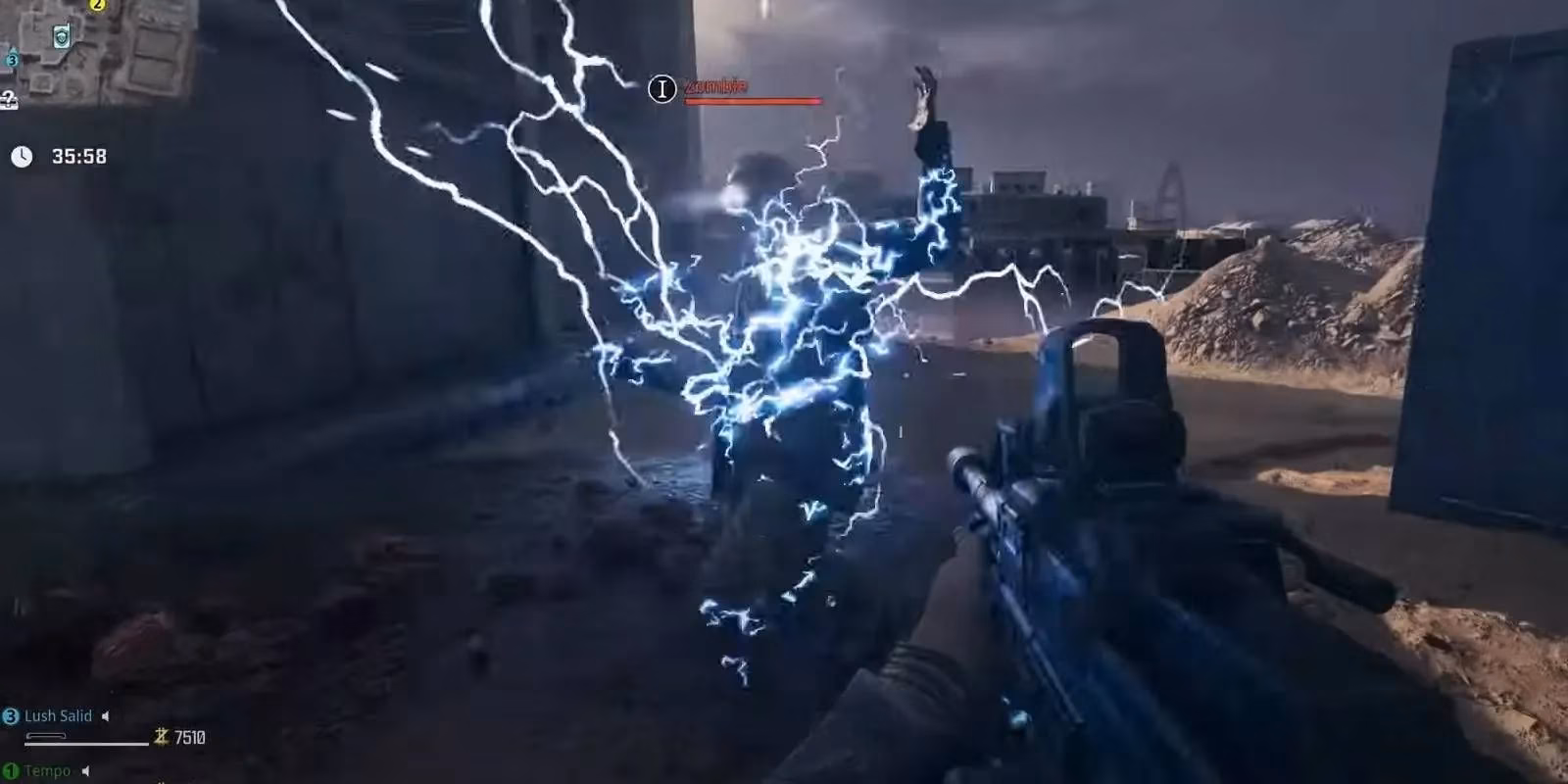Click the teal waypoint marker 3 on minimap
This screenshot has height=784, width=1568.
[x=12, y=60]
